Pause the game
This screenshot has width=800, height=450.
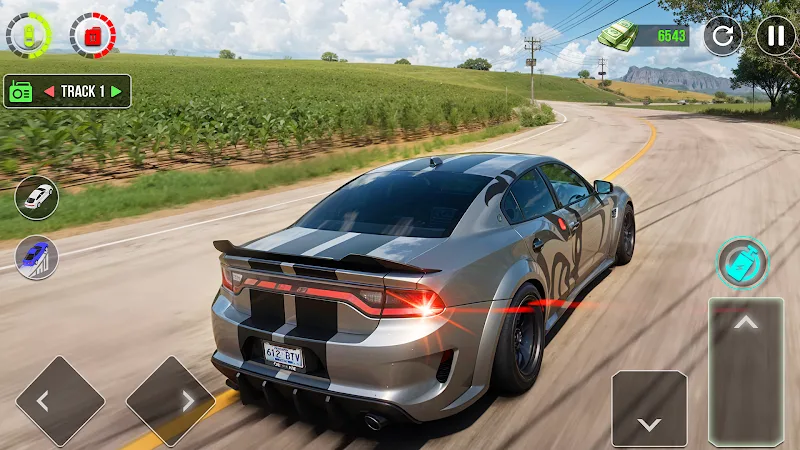click(776, 36)
